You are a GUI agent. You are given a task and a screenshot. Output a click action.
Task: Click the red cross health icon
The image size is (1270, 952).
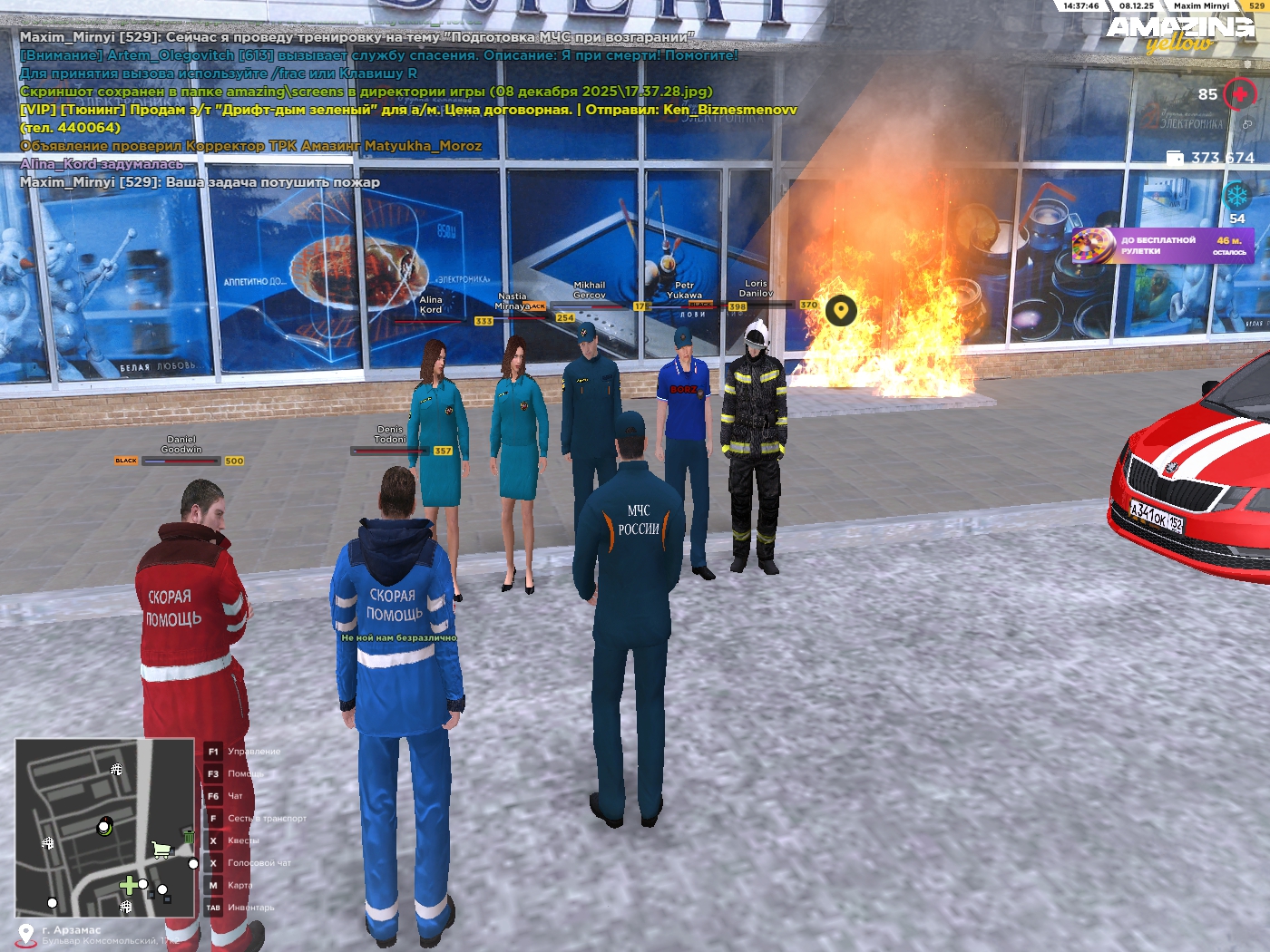click(x=1239, y=93)
